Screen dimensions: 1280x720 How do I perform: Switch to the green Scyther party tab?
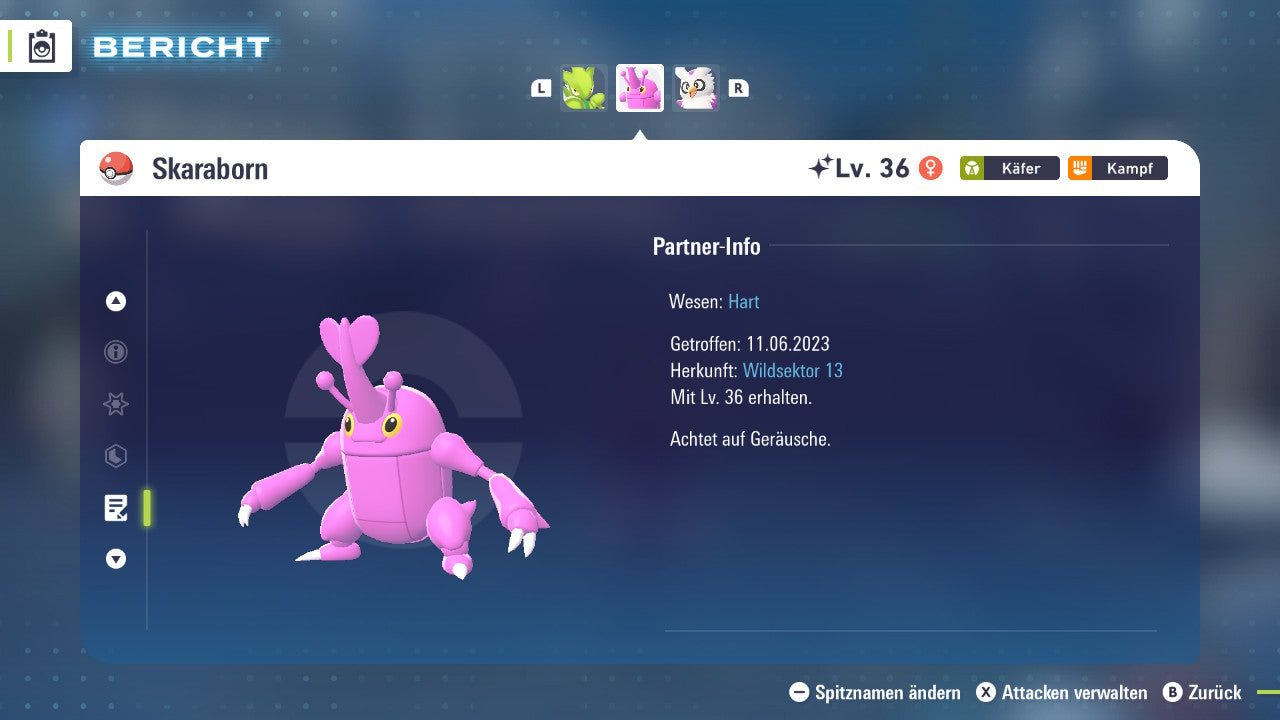pyautogui.click(x=584, y=88)
